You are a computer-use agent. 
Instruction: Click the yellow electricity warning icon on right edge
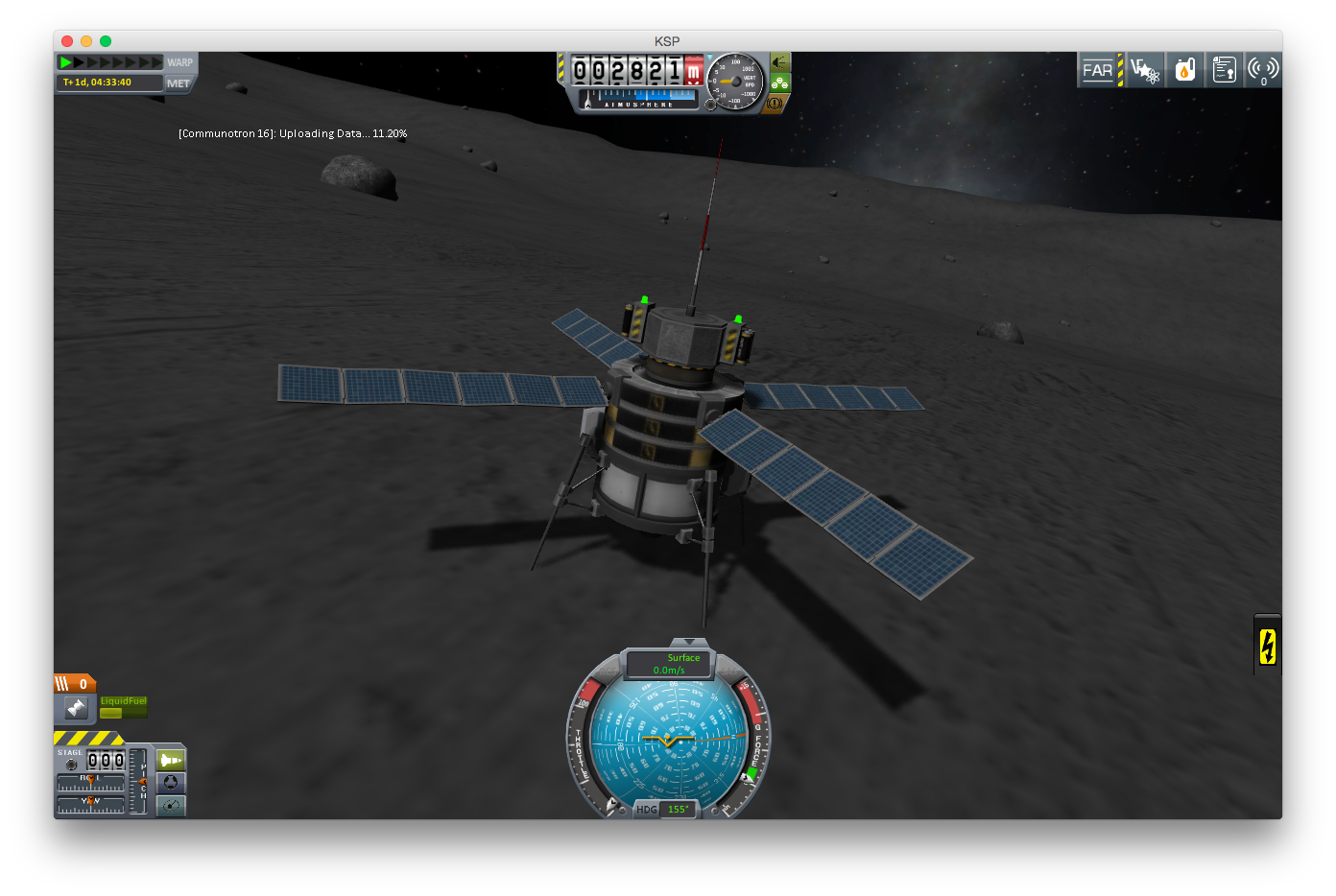(x=1267, y=646)
